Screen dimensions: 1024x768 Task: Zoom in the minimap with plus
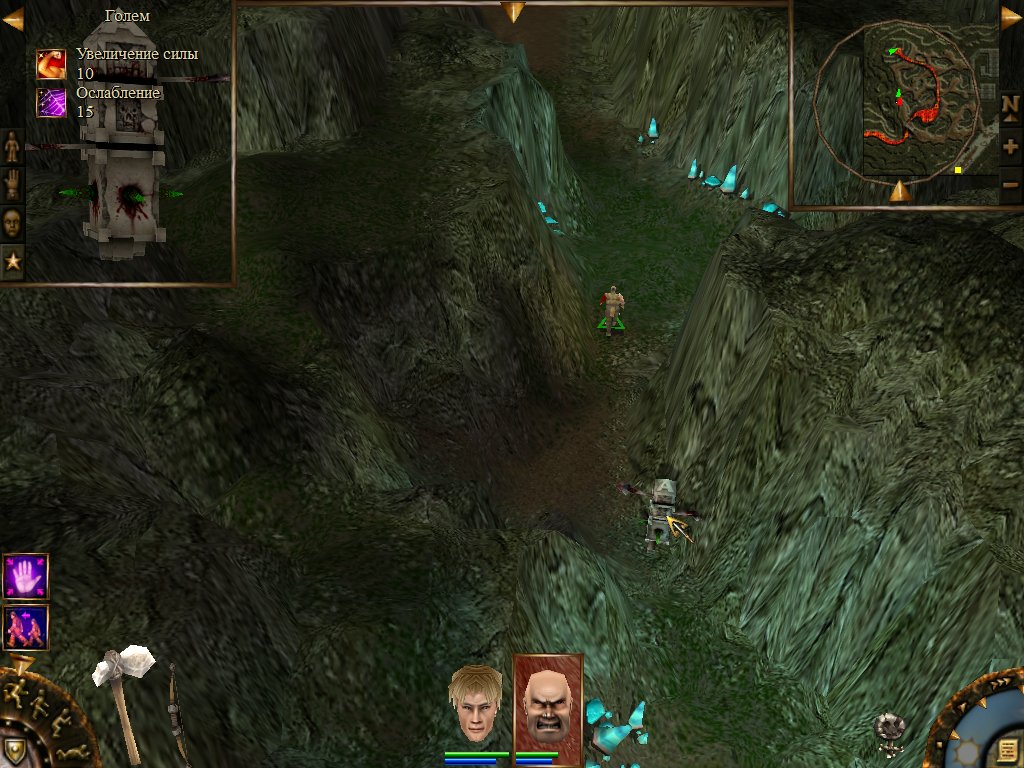coord(1010,146)
